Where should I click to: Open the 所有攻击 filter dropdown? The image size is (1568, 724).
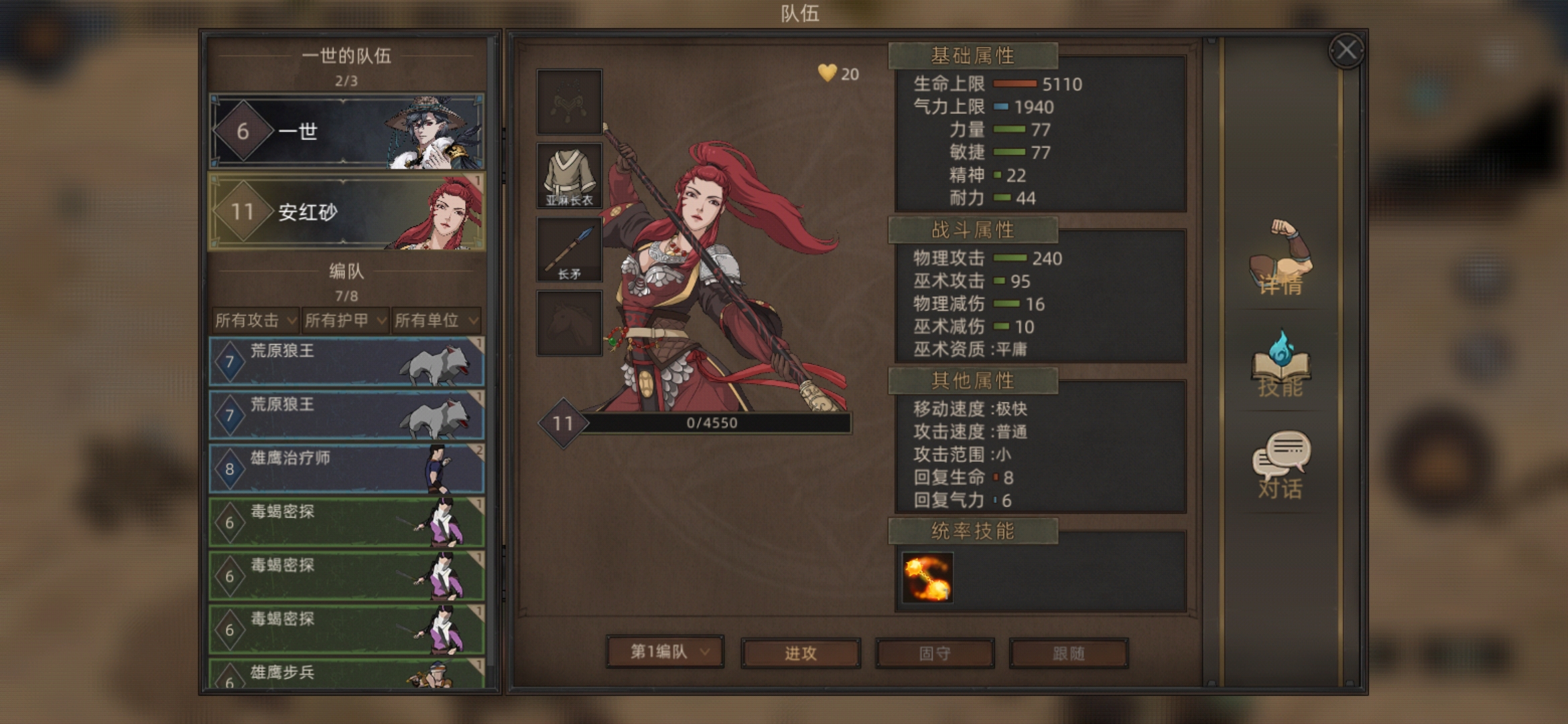(x=255, y=320)
